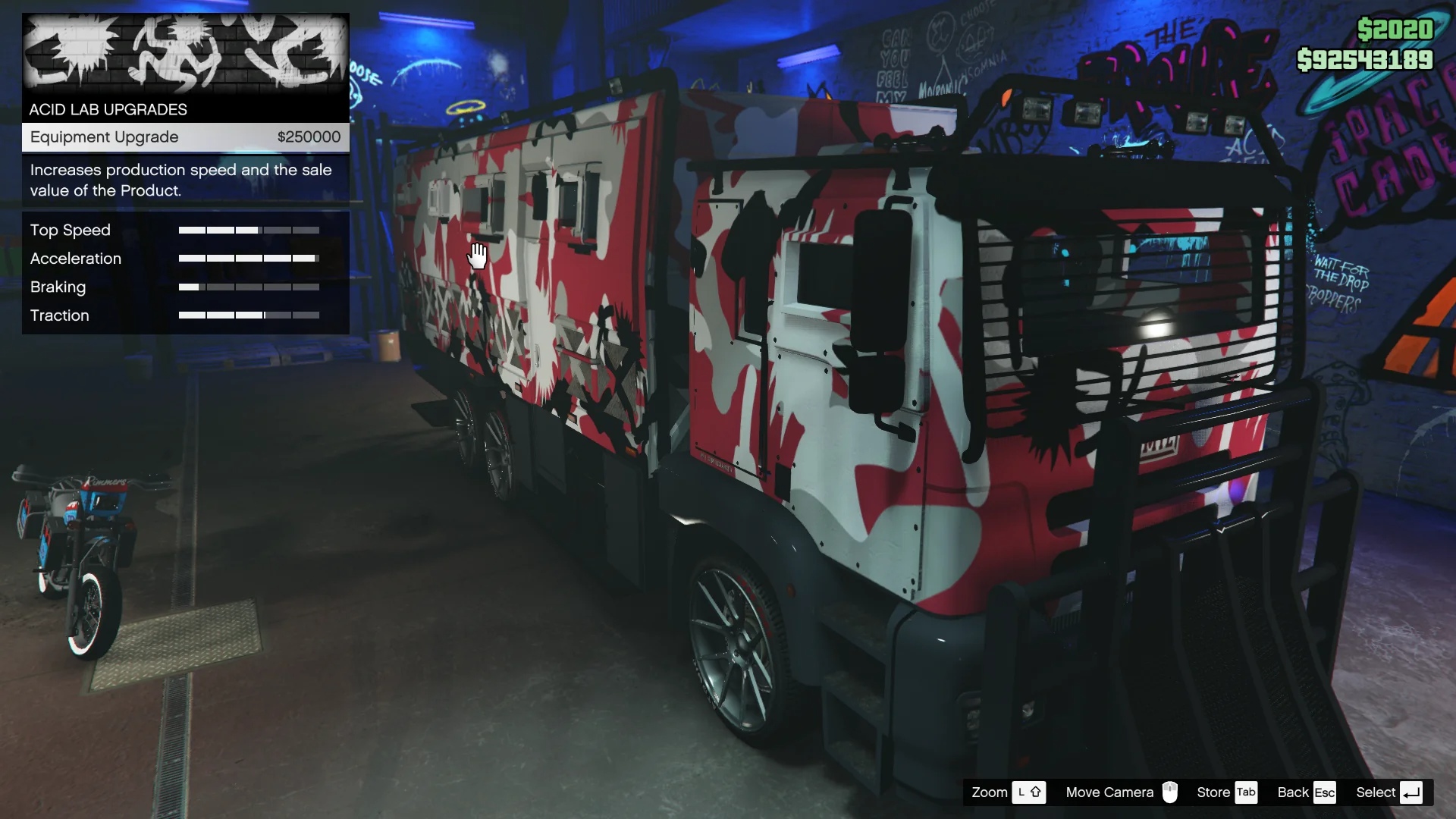Click the mouse icon next to Move Camera
1456x819 pixels.
pyautogui.click(x=1169, y=792)
